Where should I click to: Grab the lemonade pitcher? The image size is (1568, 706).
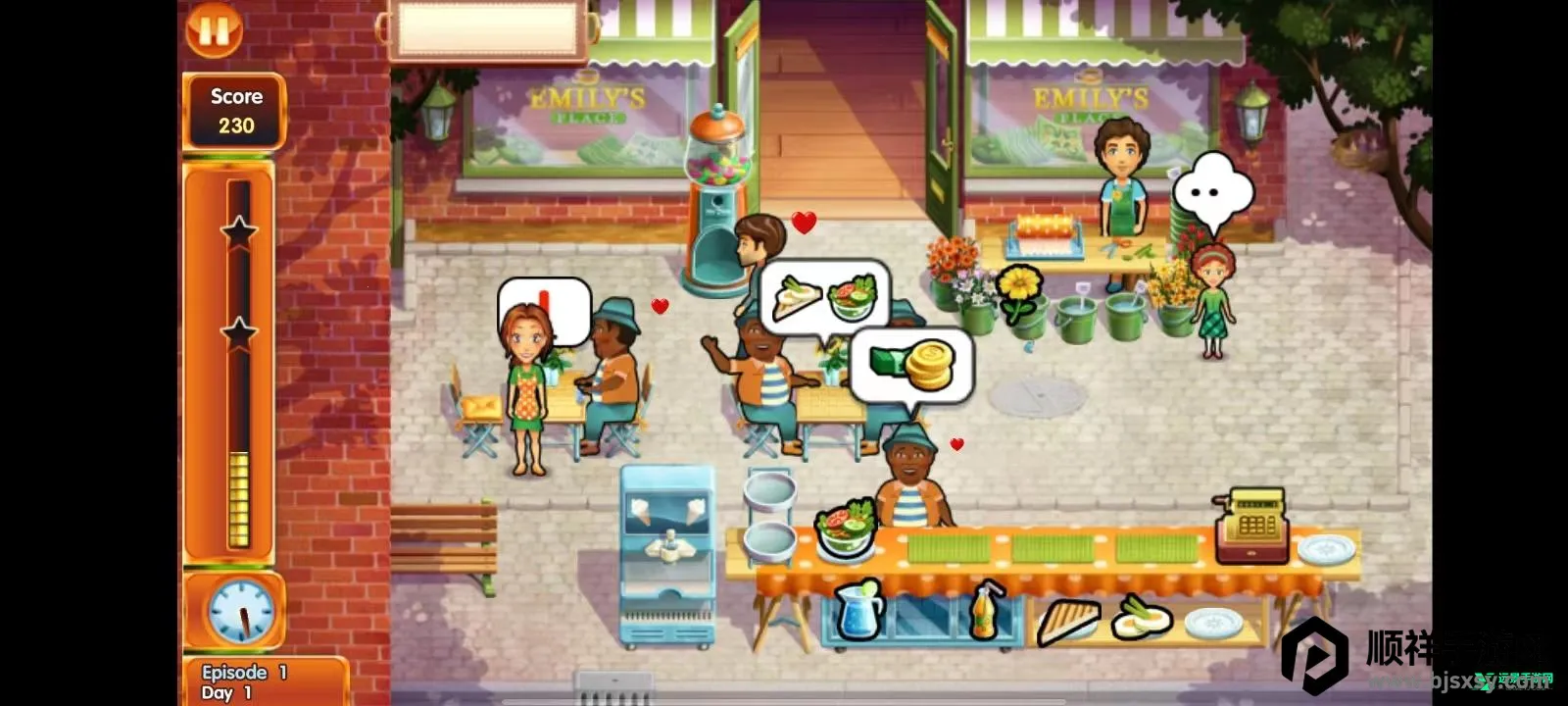point(859,610)
